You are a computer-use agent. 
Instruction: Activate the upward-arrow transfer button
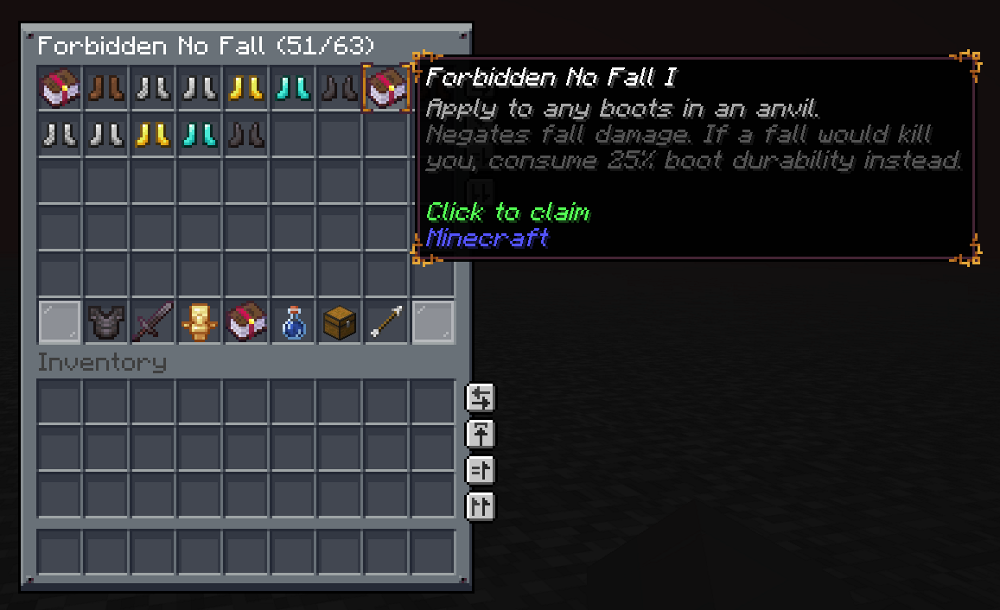click(480, 434)
